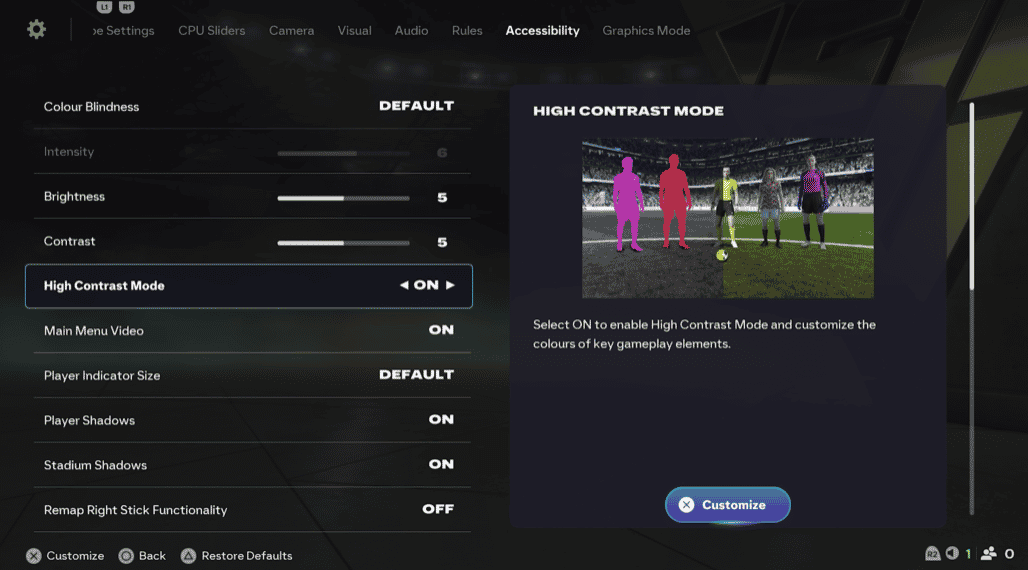Switch to the CPU Sliders tab
1028x570 pixels.
[x=211, y=31]
